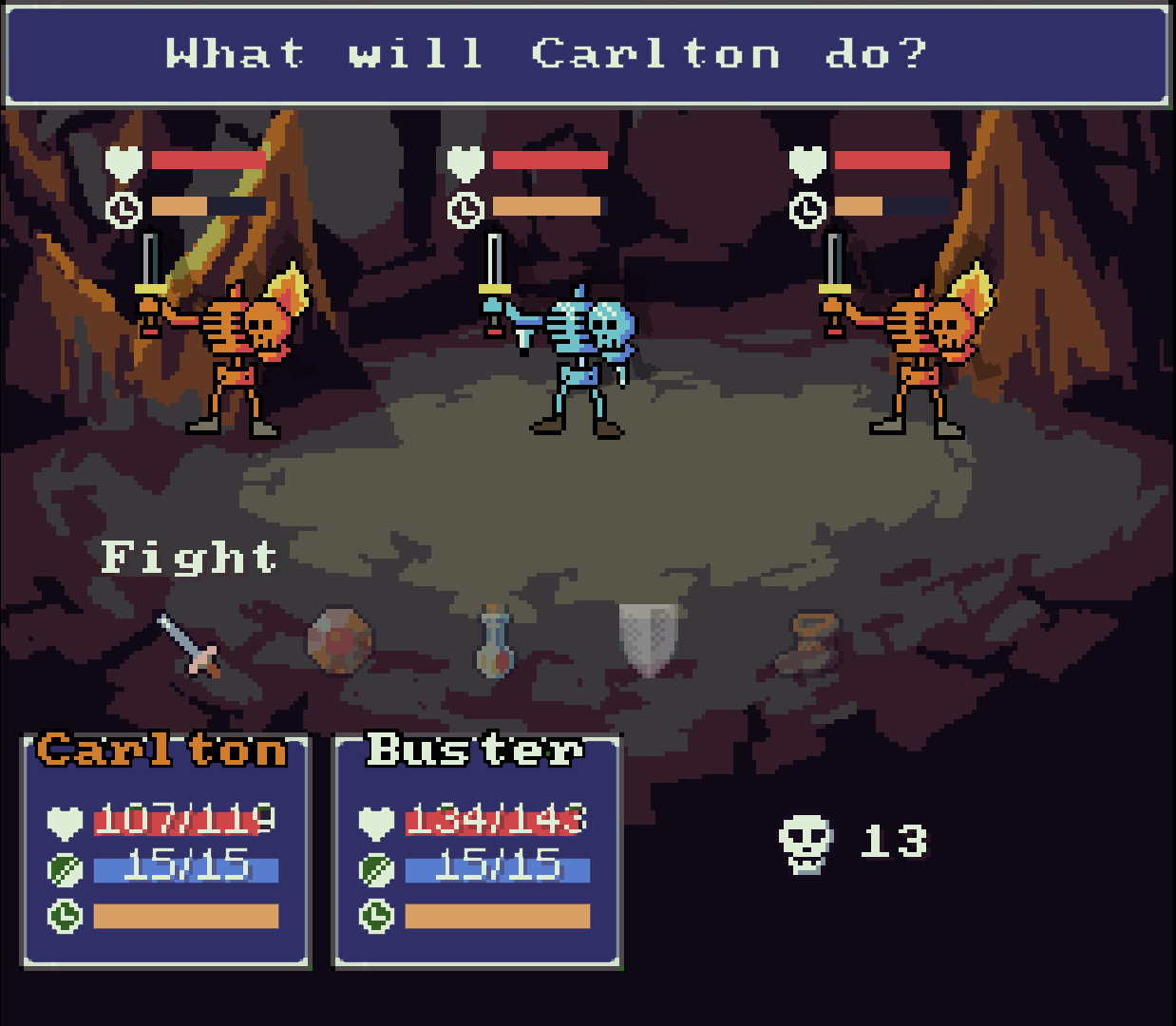Screen dimensions: 1176x1026
Task: Choose the boot flee command
Action: click(x=807, y=642)
